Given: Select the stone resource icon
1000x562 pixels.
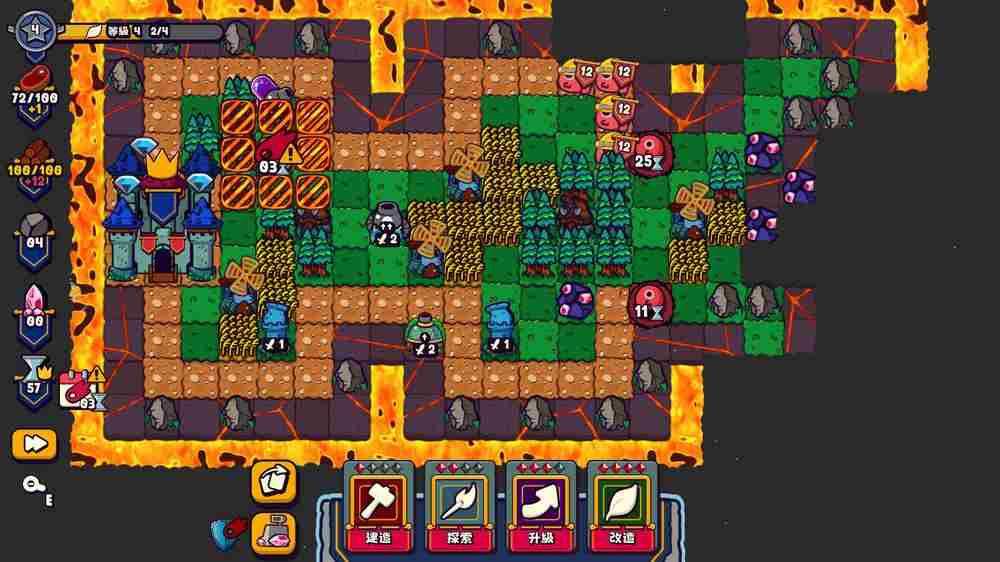Looking at the screenshot, I should tap(36, 227).
